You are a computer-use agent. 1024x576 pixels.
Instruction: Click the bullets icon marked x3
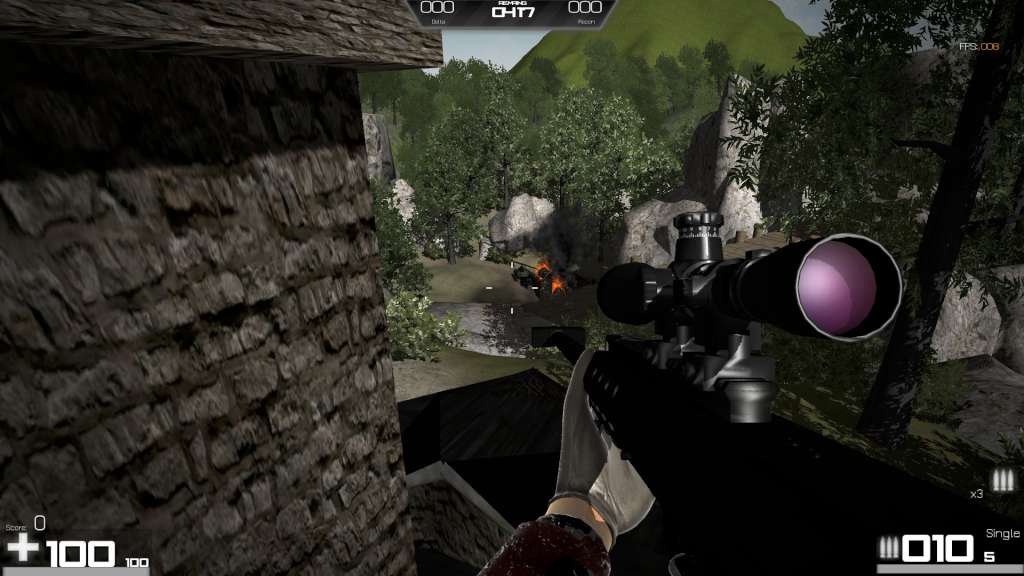click(x=1001, y=479)
